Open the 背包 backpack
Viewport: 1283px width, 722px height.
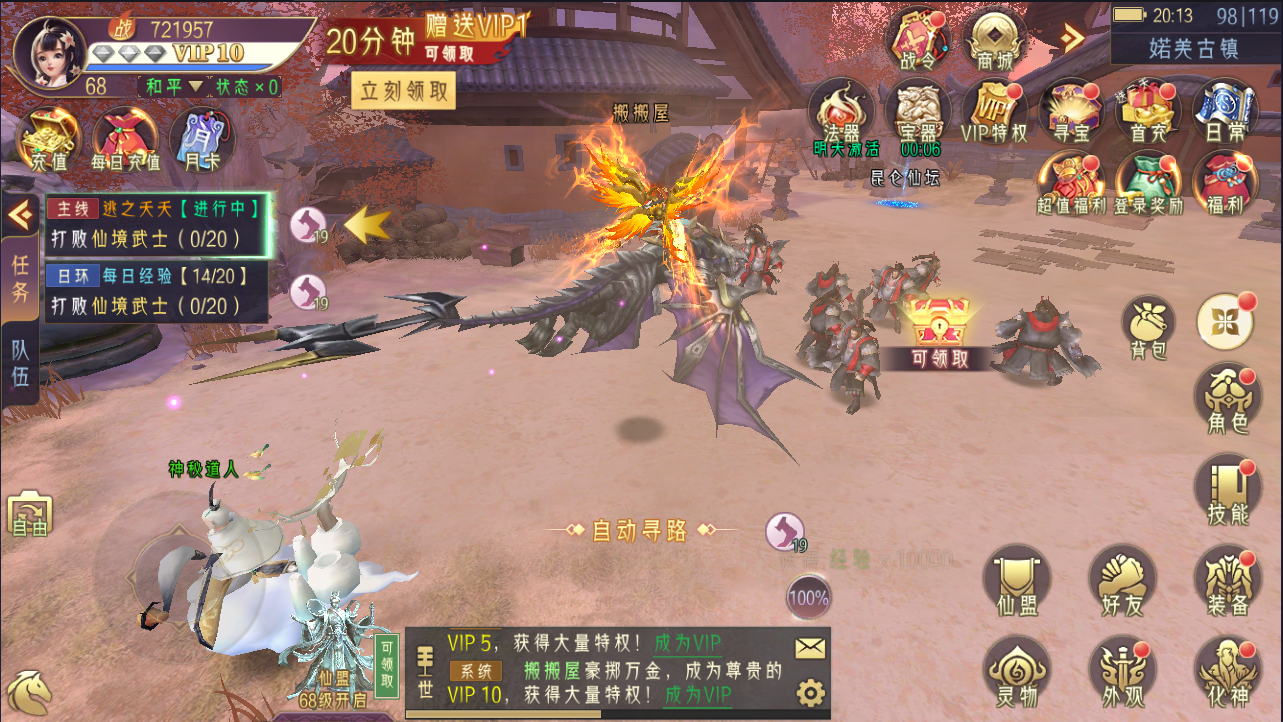(x=1149, y=326)
